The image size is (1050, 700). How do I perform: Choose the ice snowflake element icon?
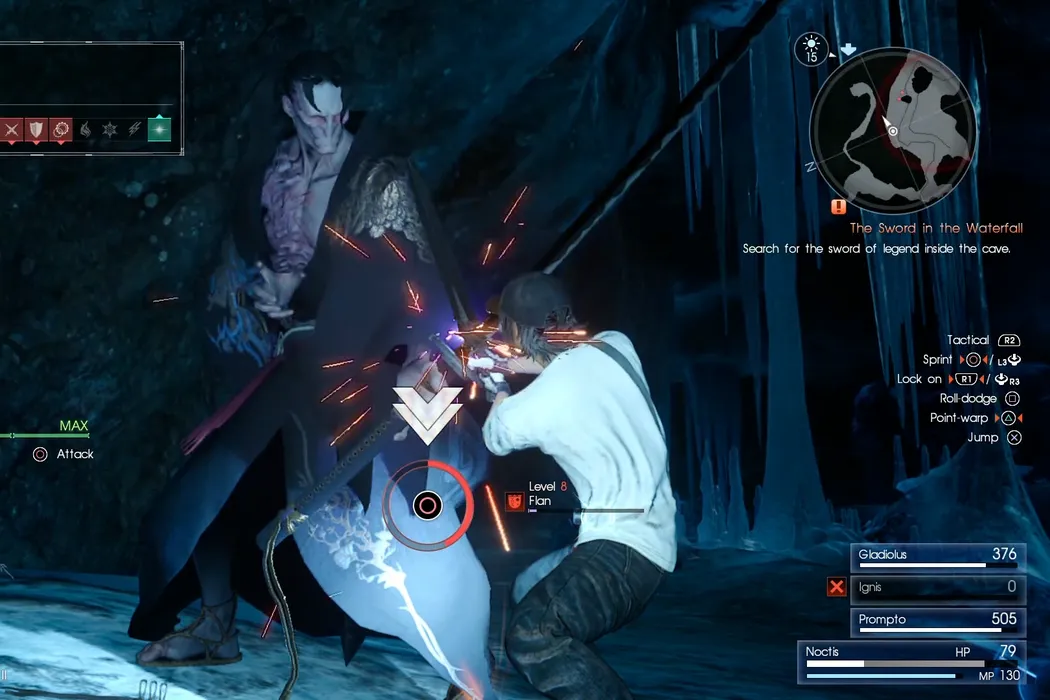[x=110, y=129]
